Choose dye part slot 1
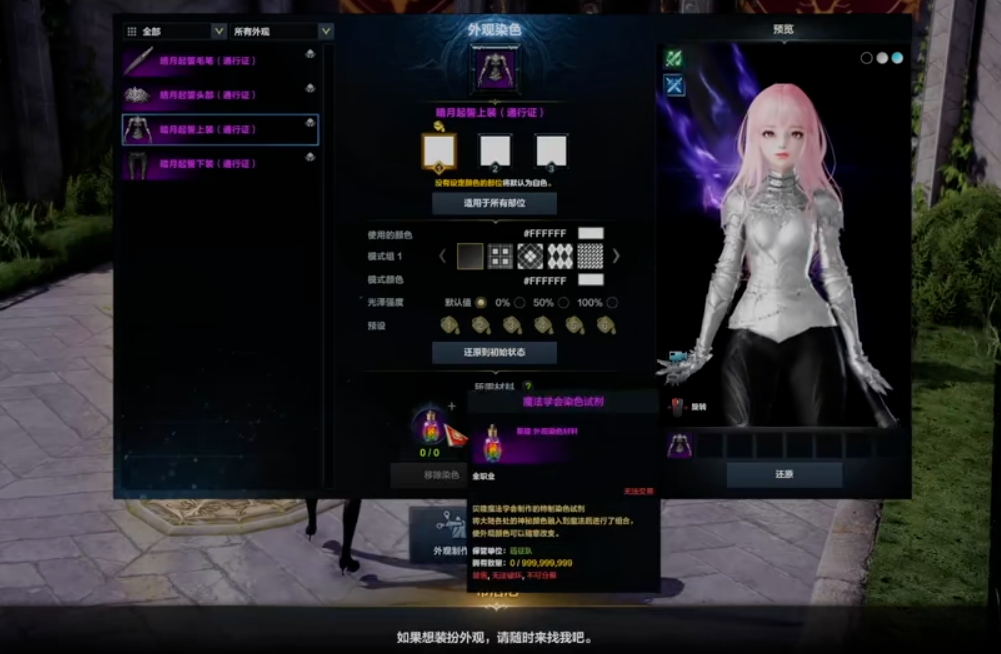Image resolution: width=1001 pixels, height=654 pixels. pyautogui.click(x=439, y=151)
